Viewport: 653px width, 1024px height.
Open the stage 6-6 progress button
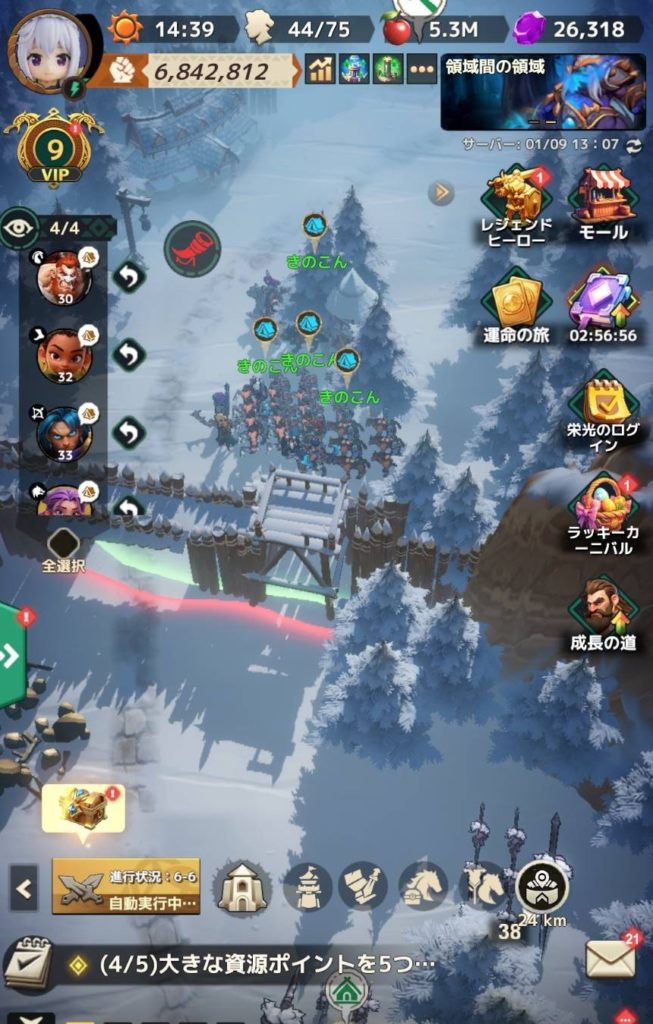126,886
